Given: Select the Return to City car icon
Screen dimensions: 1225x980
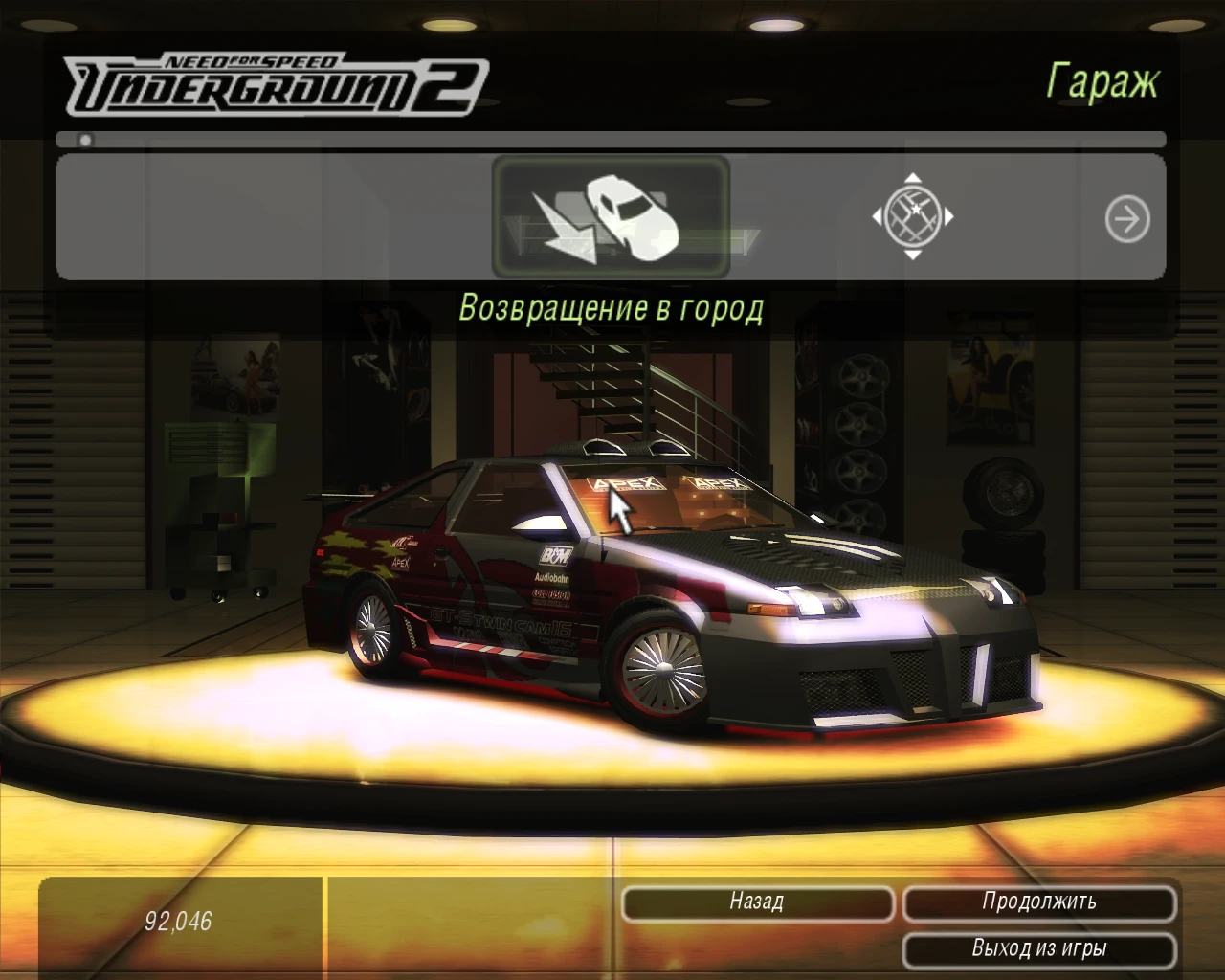Looking at the screenshot, I should 610,218.
